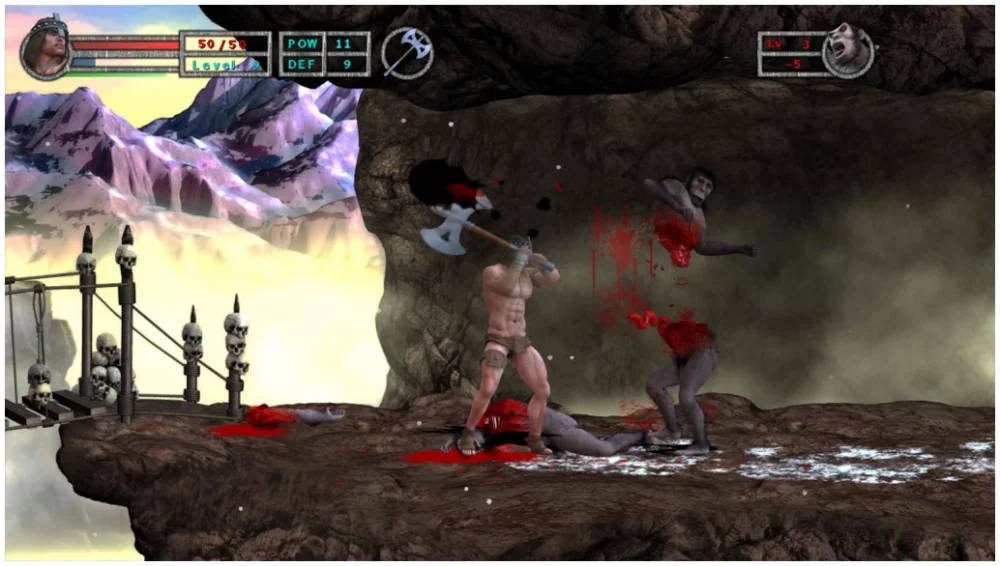Click the ape enemy portrait
Image resolution: width=1000 pixels, height=566 pixels.
(848, 50)
